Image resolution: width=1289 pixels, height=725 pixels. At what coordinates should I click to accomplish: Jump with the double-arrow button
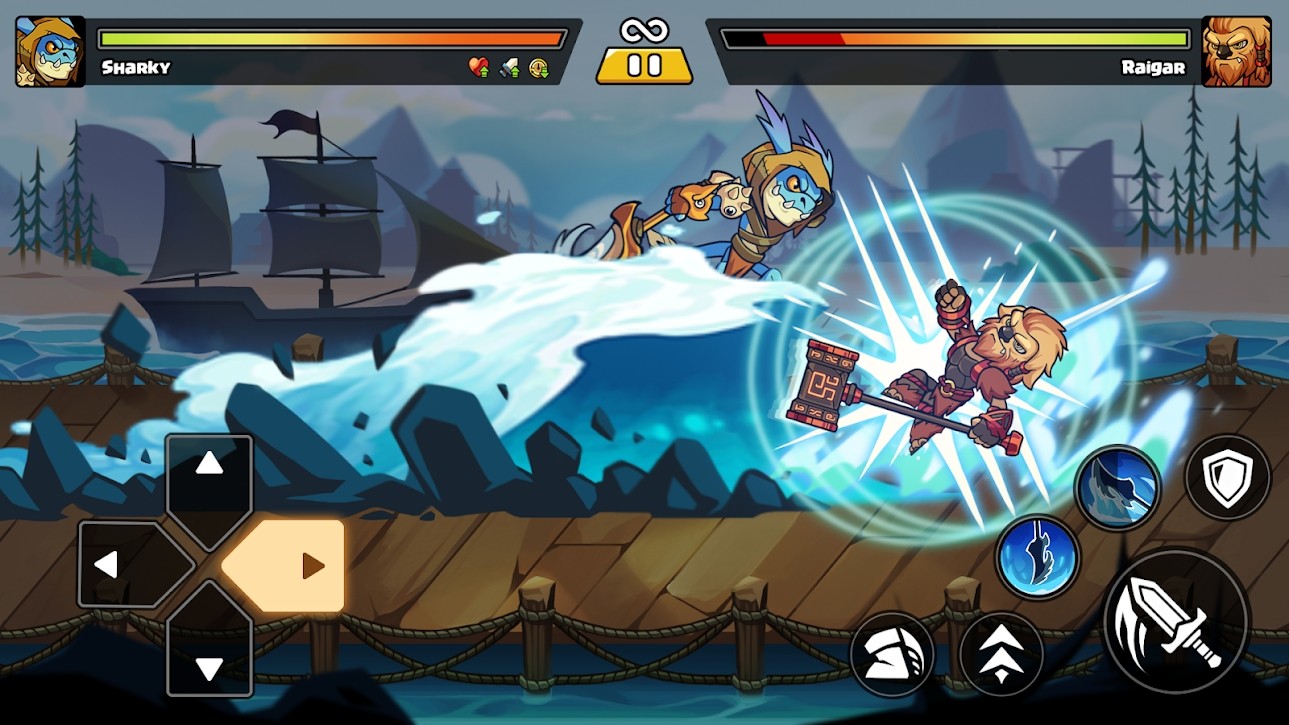coord(1001,654)
